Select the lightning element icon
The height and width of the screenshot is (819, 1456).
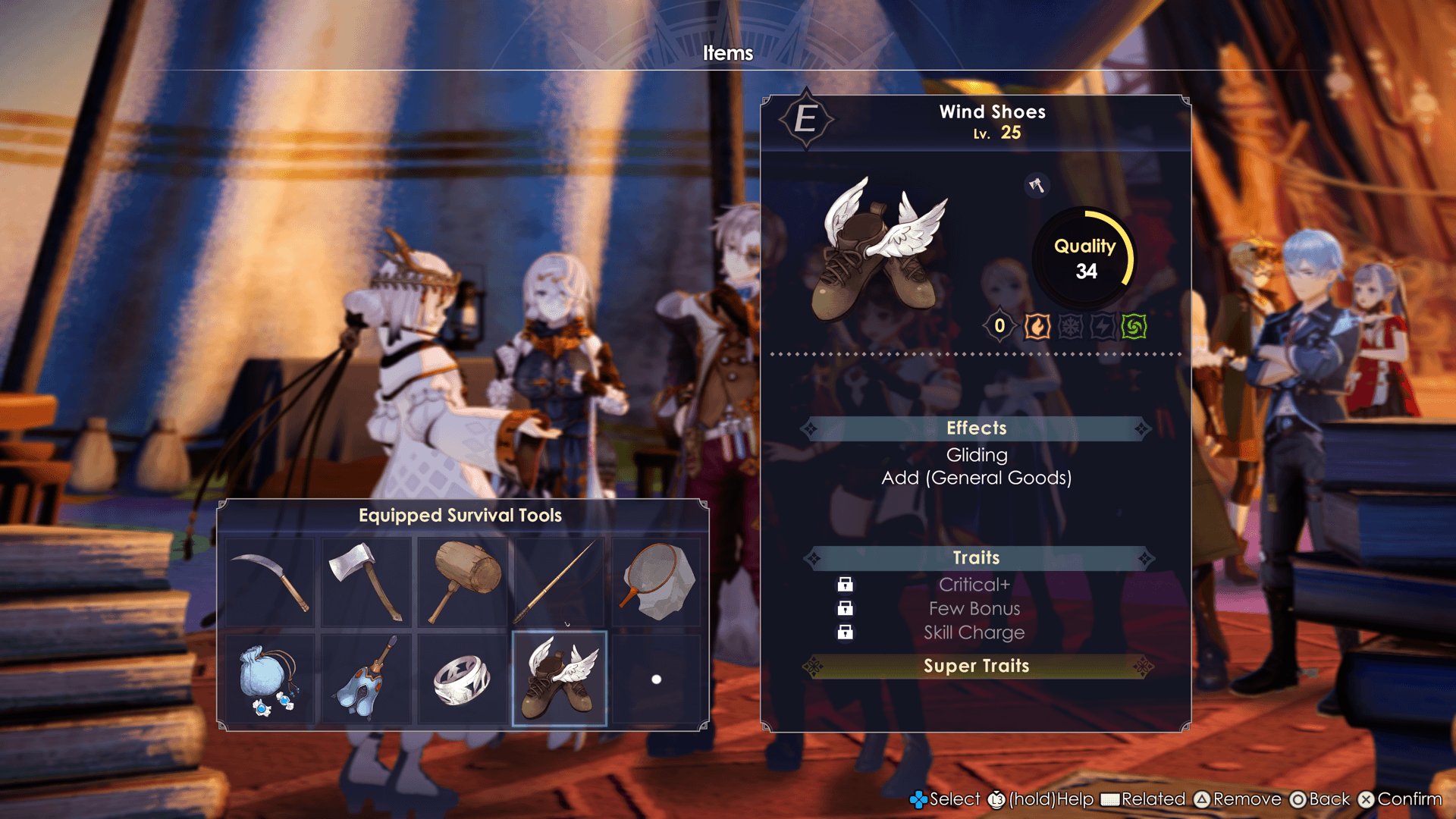click(1102, 327)
